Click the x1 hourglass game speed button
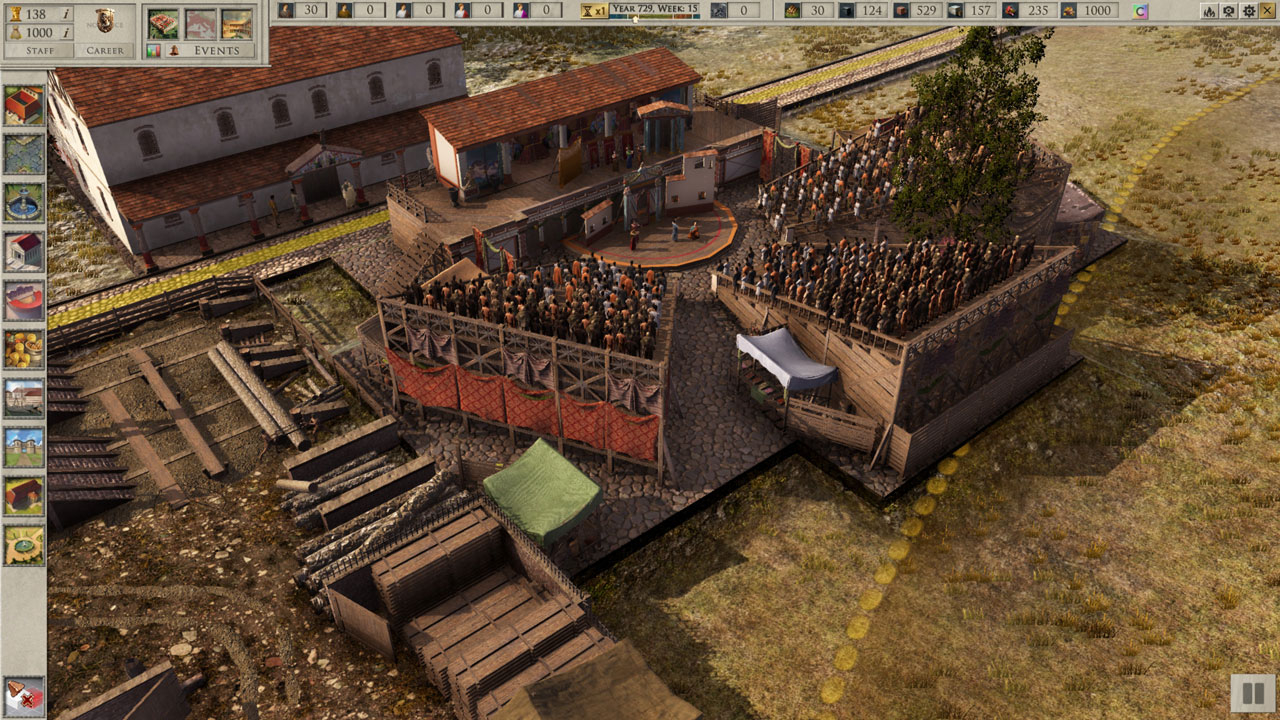The image size is (1280, 720). (593, 11)
